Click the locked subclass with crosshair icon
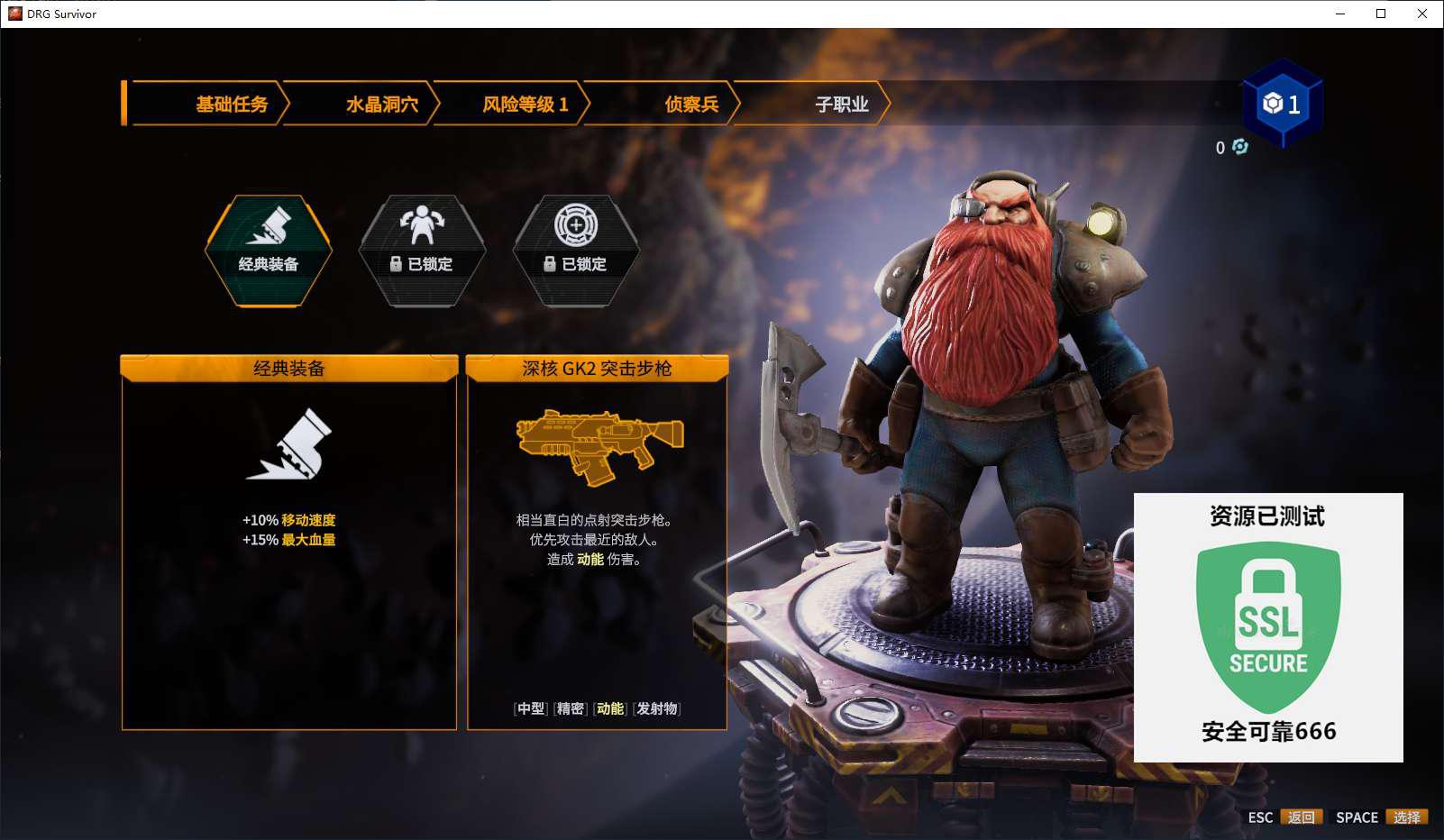 pyautogui.click(x=576, y=251)
